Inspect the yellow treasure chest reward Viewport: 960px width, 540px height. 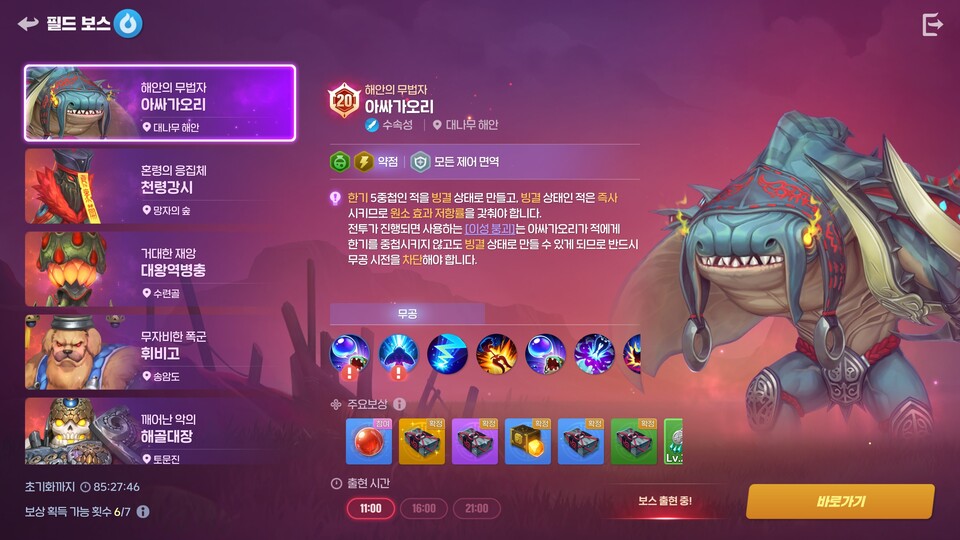(422, 442)
